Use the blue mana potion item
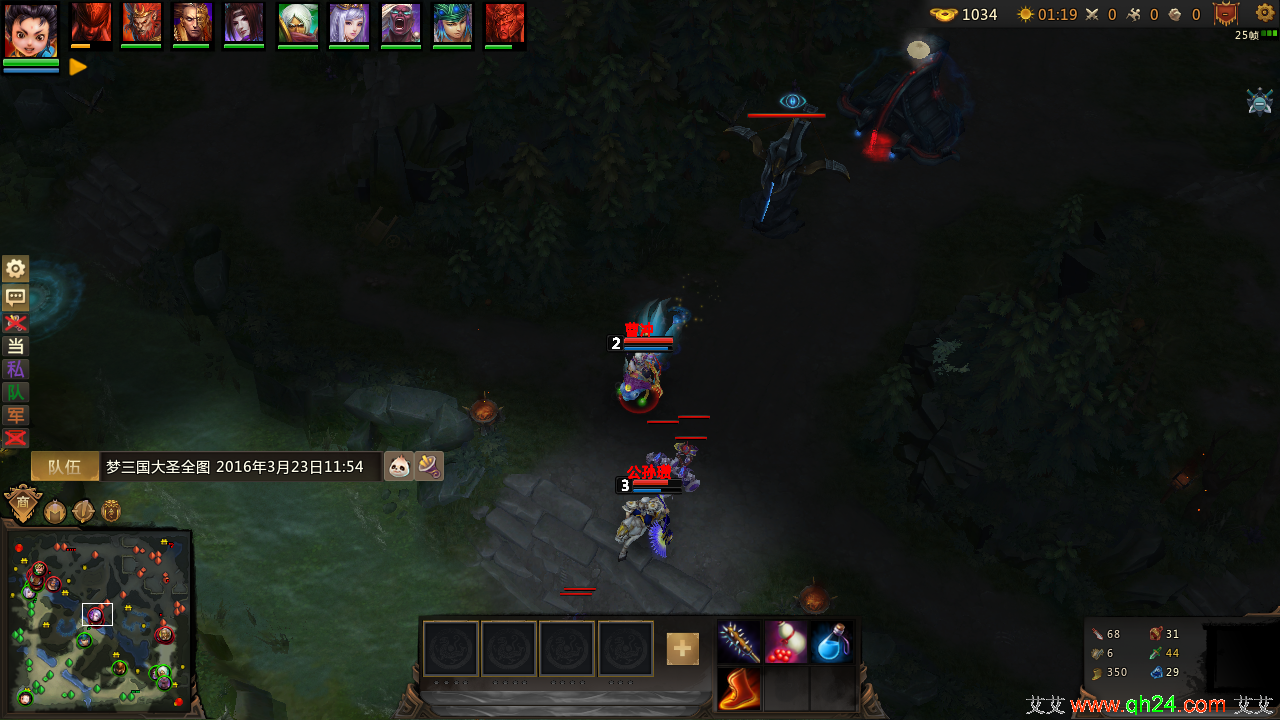The height and width of the screenshot is (720, 1280). click(832, 643)
